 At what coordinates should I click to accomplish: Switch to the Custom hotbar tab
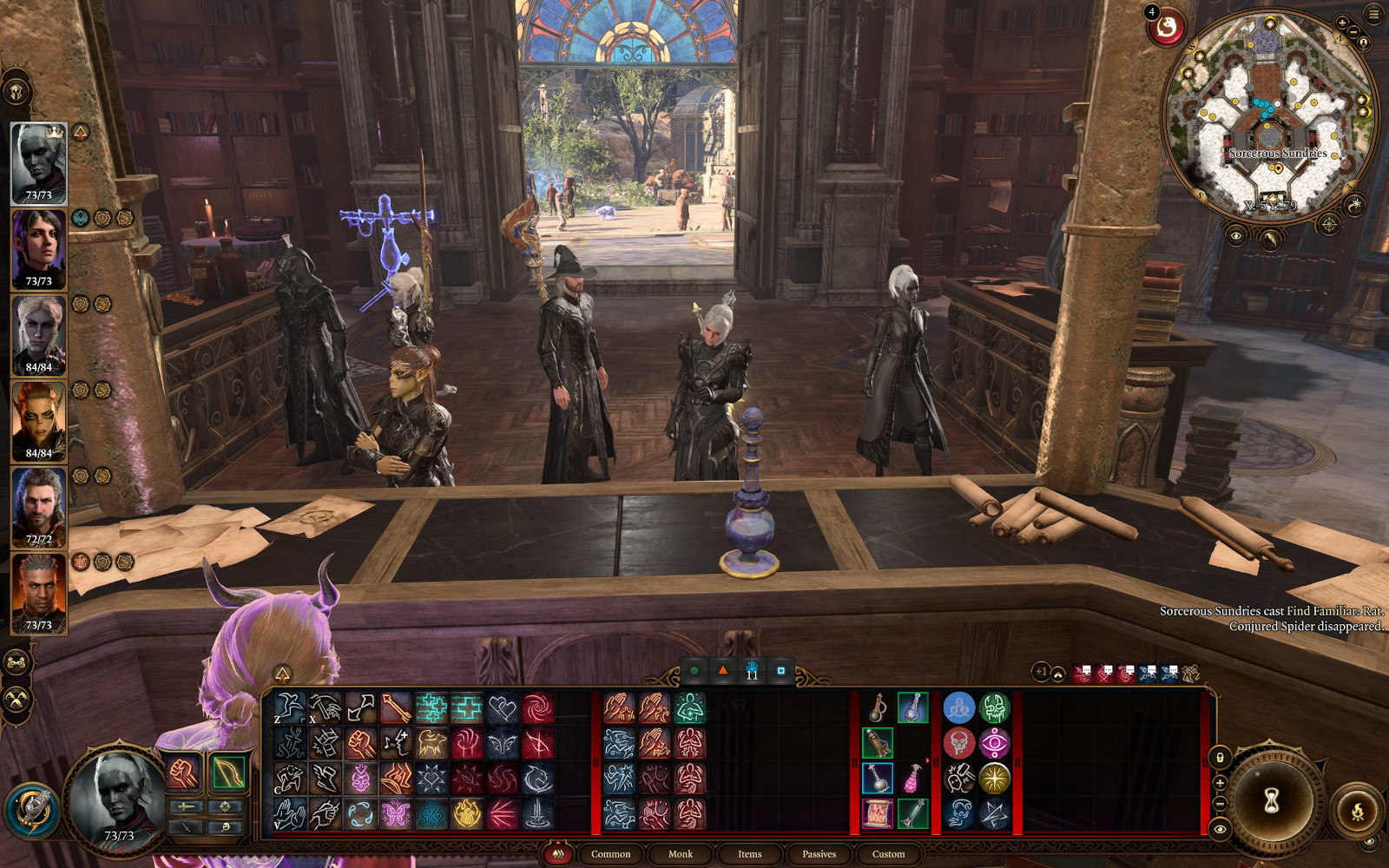coord(888,854)
